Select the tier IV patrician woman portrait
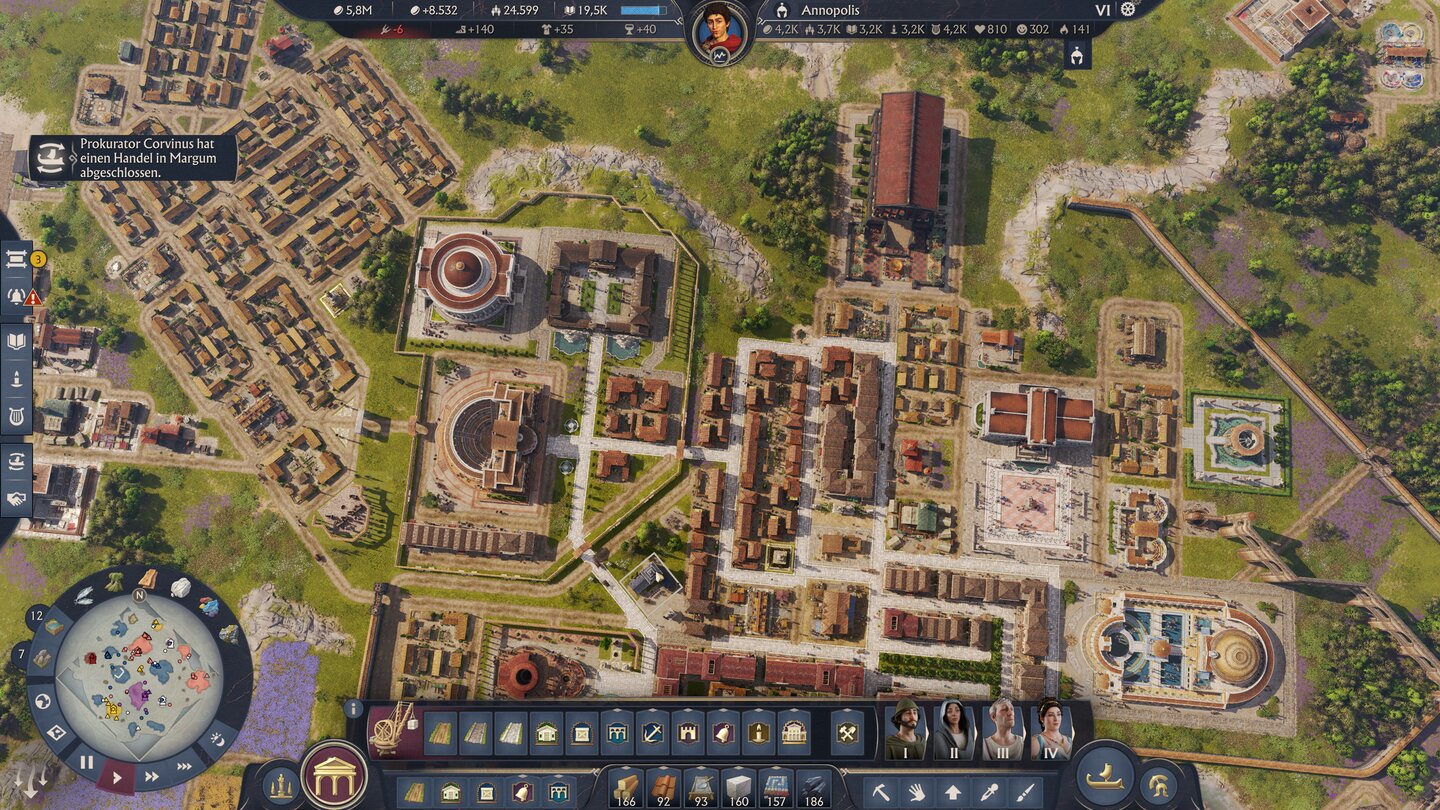Screen dimensions: 1440x810 [x=1051, y=730]
